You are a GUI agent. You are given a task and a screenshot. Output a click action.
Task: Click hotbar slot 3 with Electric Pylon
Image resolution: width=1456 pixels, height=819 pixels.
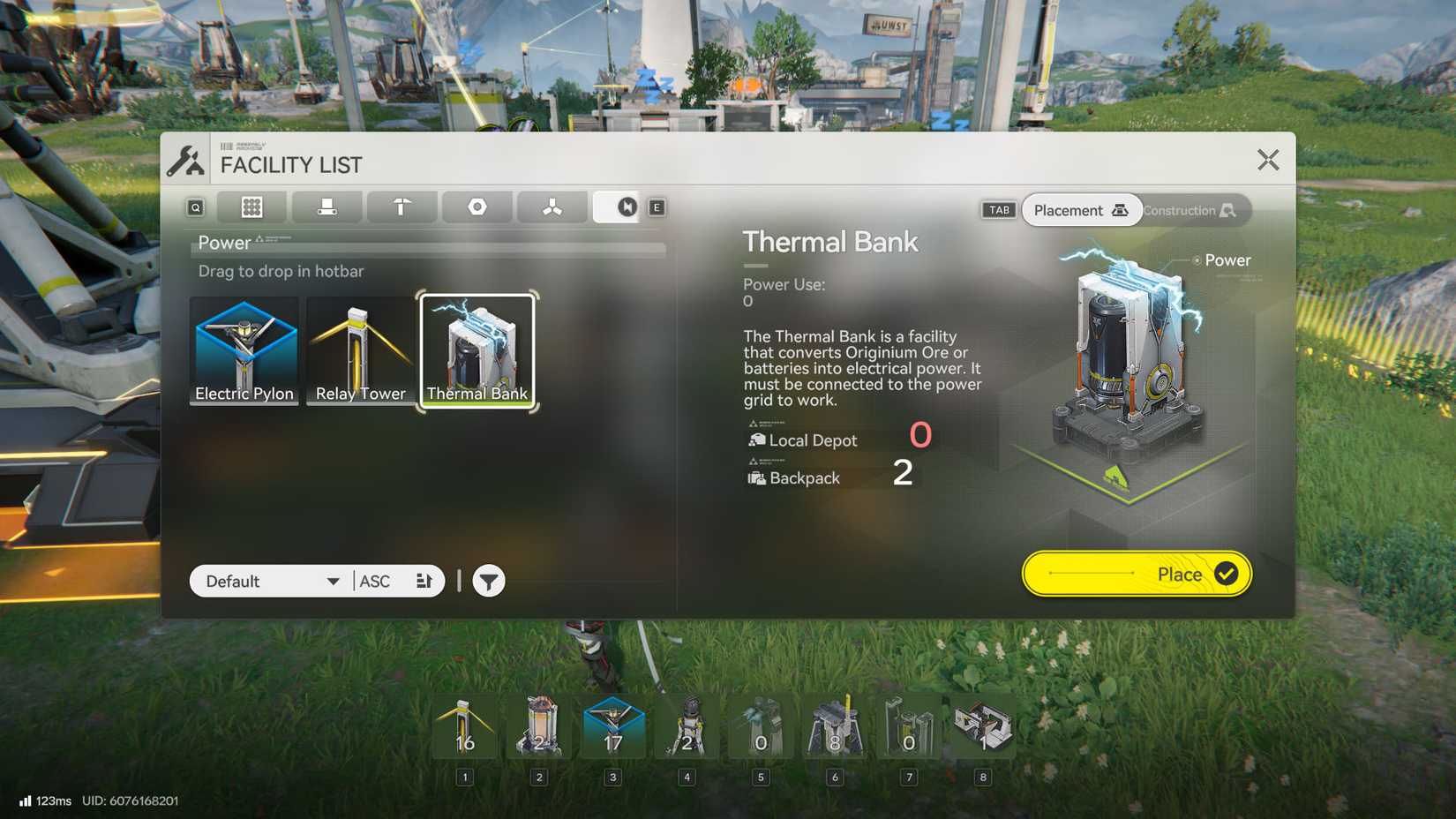615,728
